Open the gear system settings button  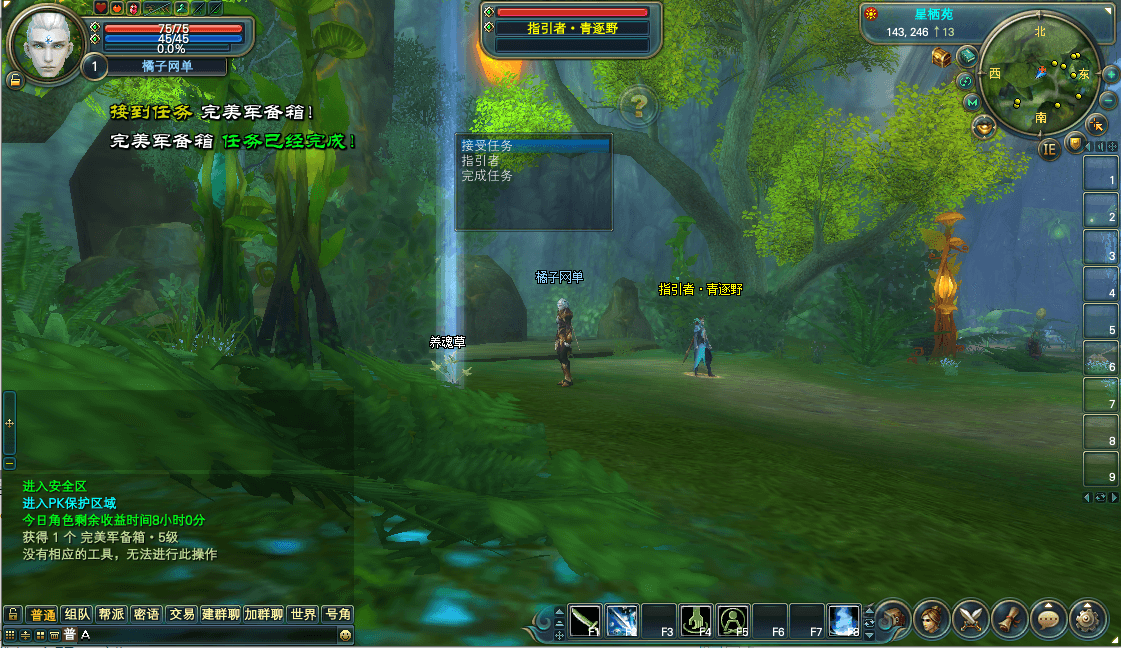tap(1088, 619)
